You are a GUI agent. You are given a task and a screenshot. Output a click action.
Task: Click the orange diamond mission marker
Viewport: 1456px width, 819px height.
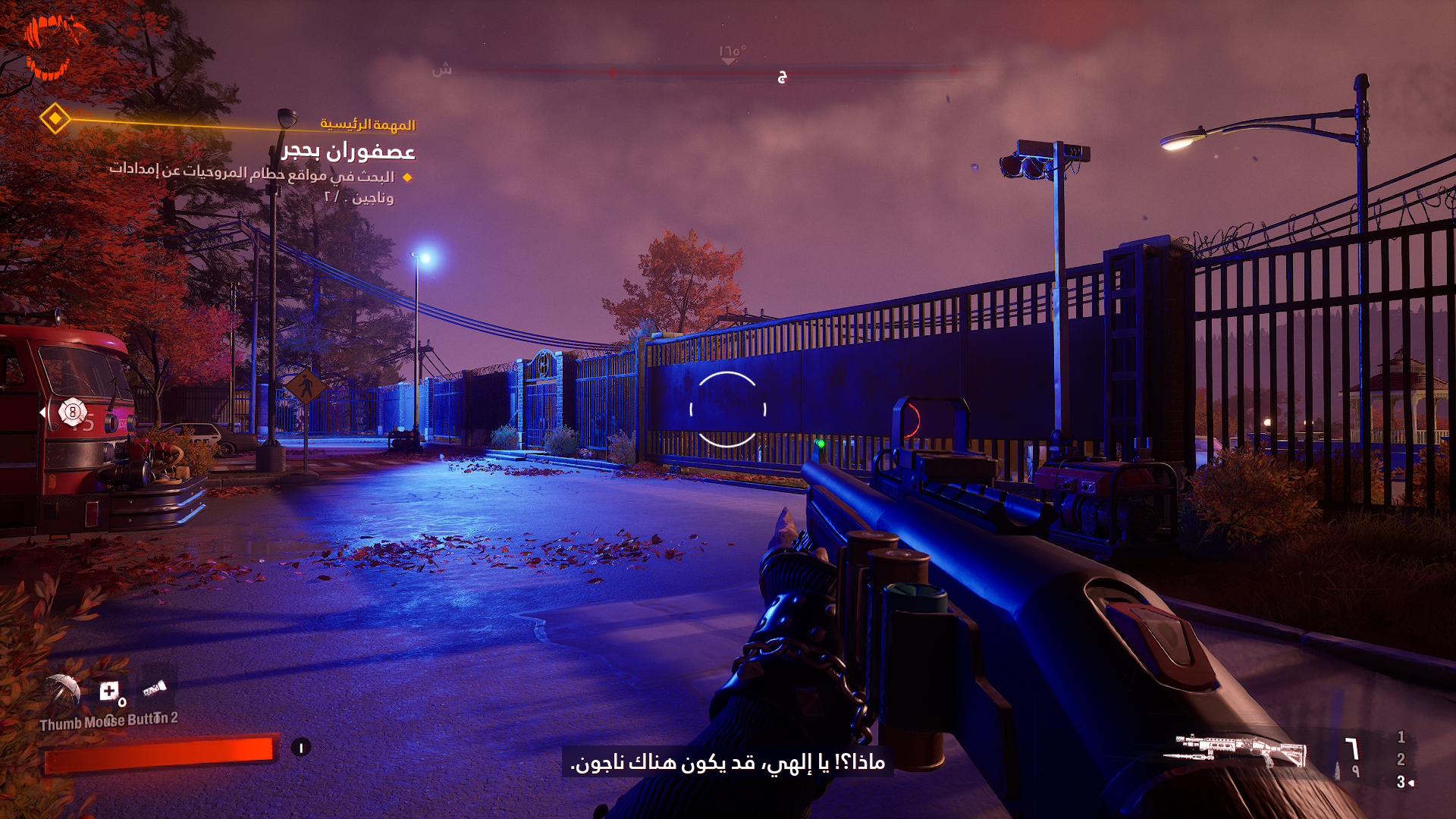pos(55,118)
